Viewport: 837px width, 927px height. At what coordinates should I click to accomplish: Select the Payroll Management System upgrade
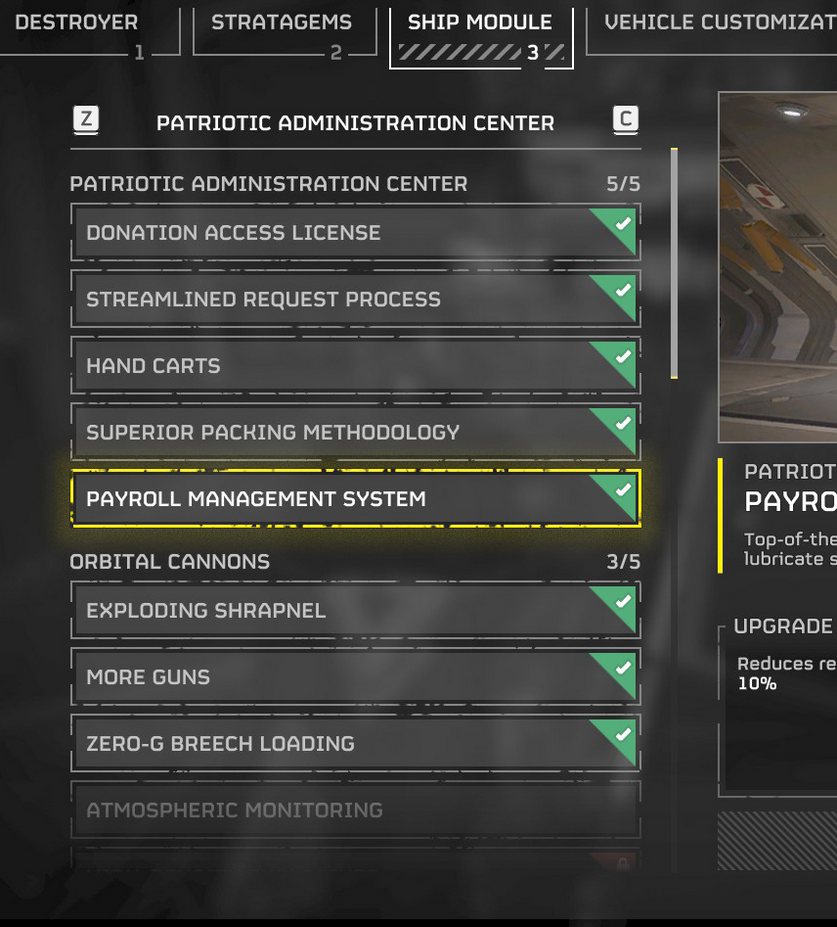(355, 499)
